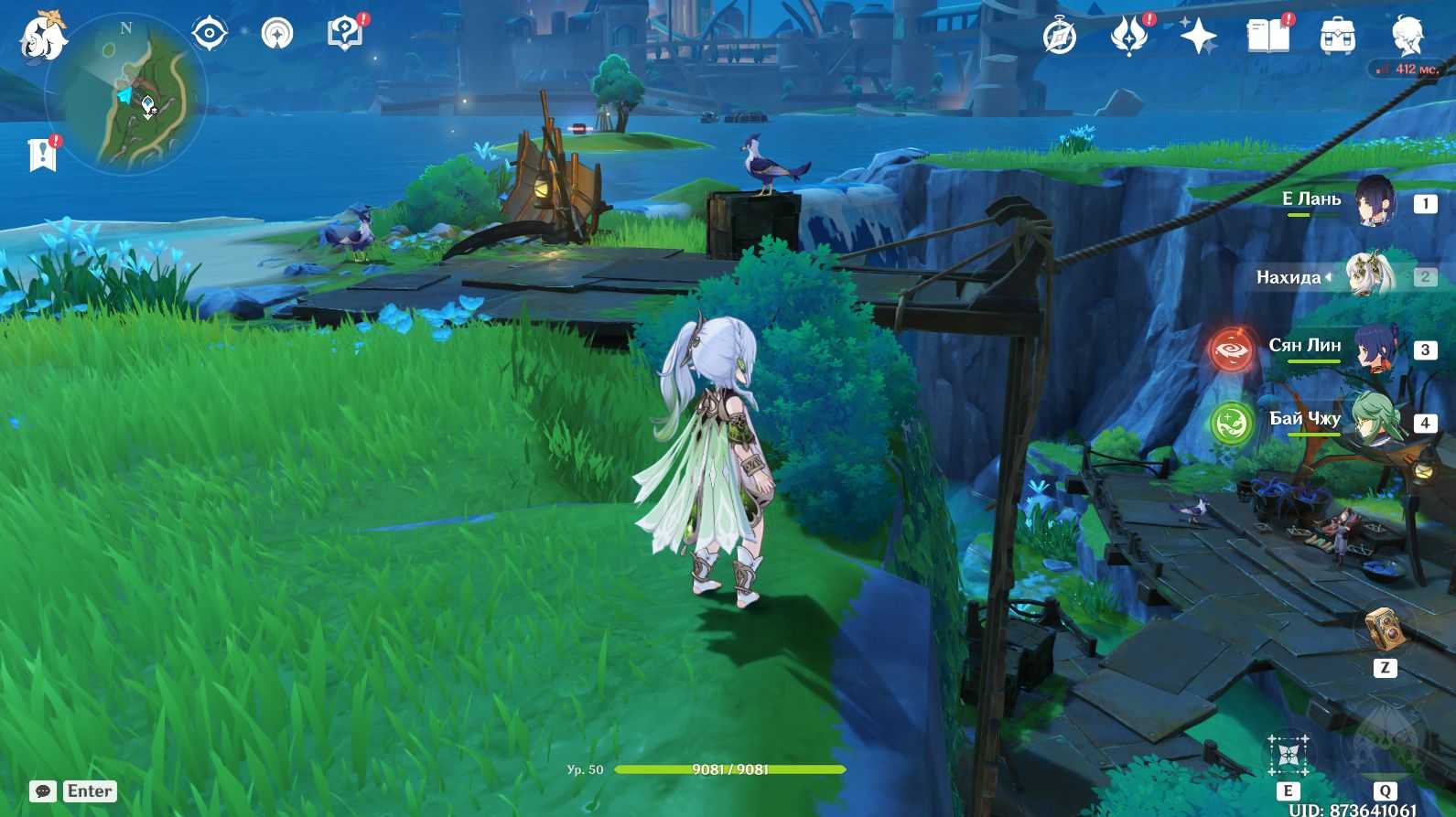
Task: Activate Nahida's elemental skill
Action: click(1288, 756)
